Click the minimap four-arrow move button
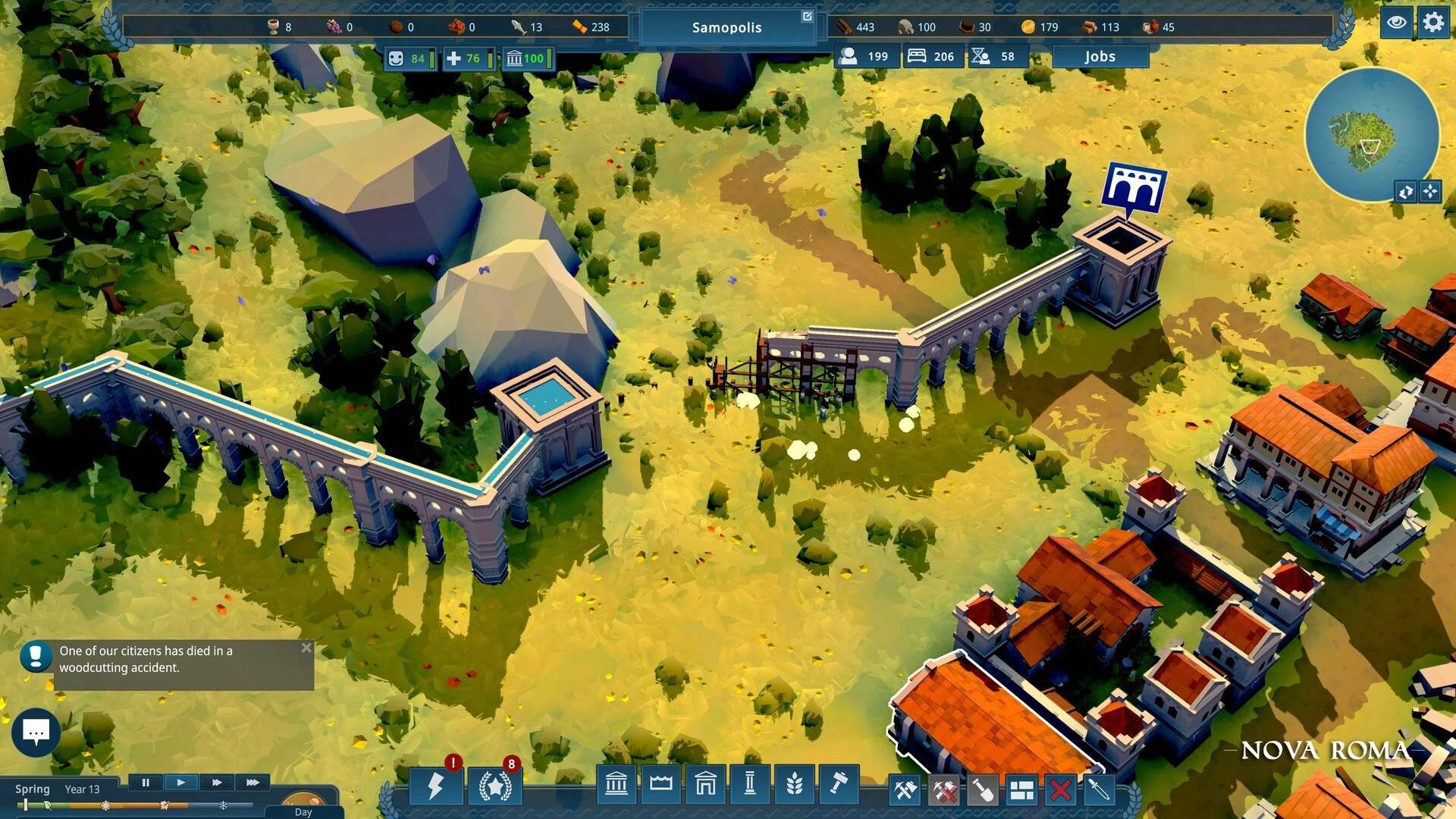This screenshot has height=819, width=1456. pyautogui.click(x=1430, y=192)
